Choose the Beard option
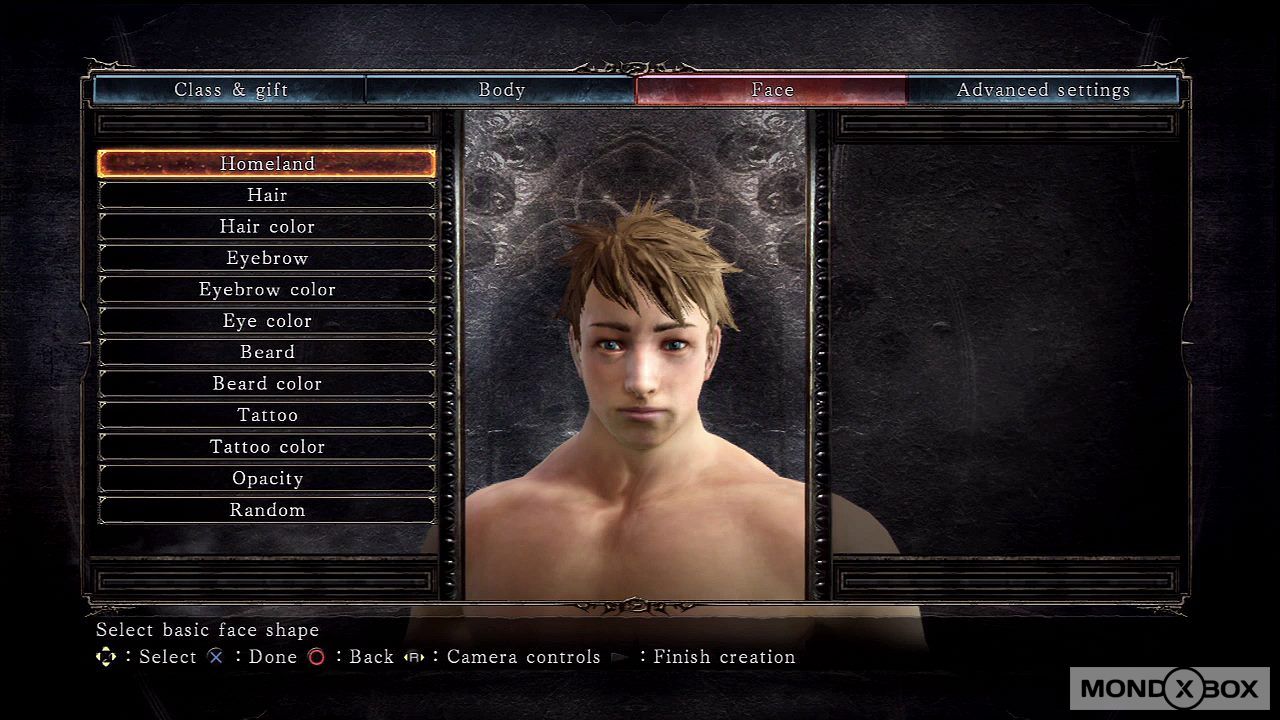The height and width of the screenshot is (720, 1280). pos(267,352)
